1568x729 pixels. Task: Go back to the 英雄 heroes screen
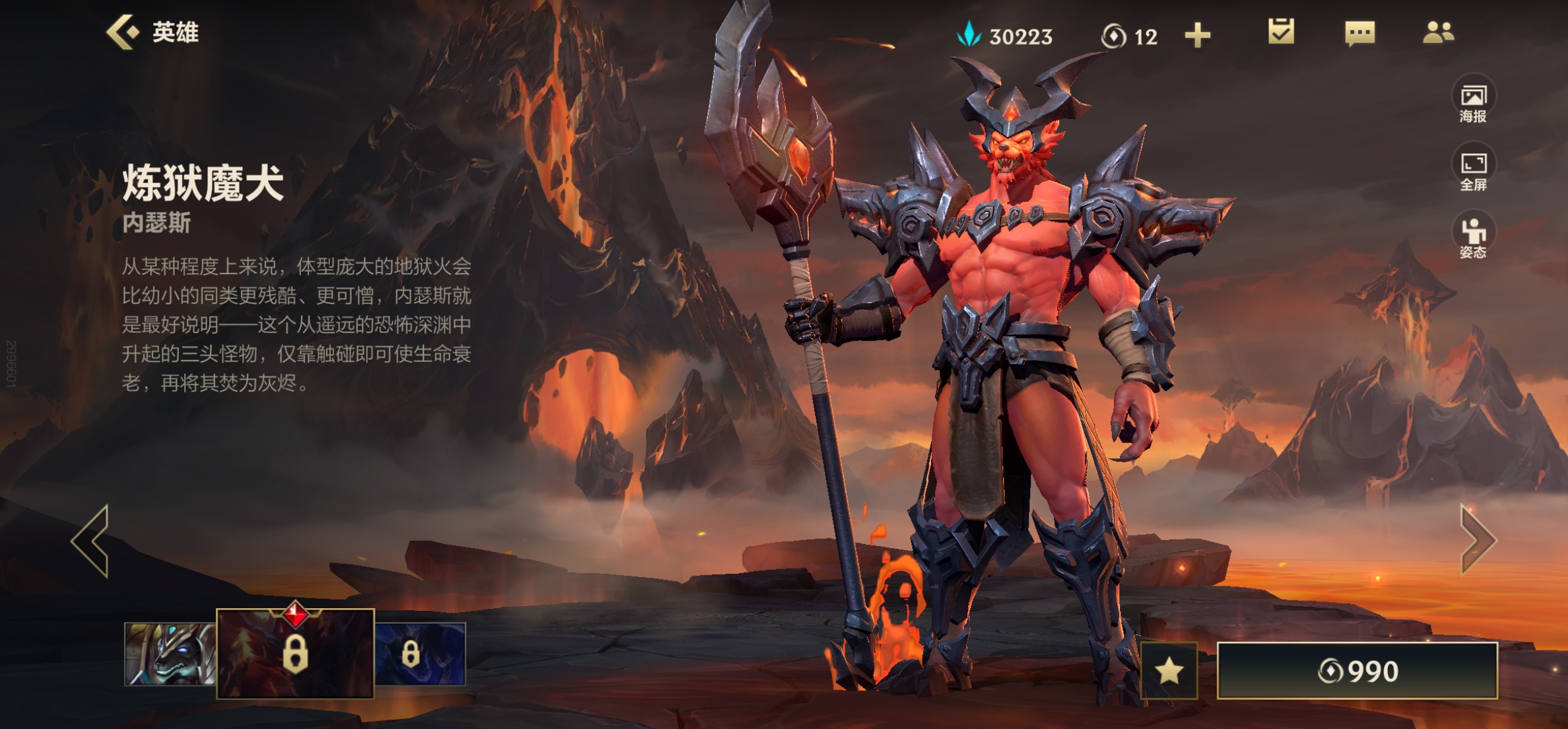[152, 32]
